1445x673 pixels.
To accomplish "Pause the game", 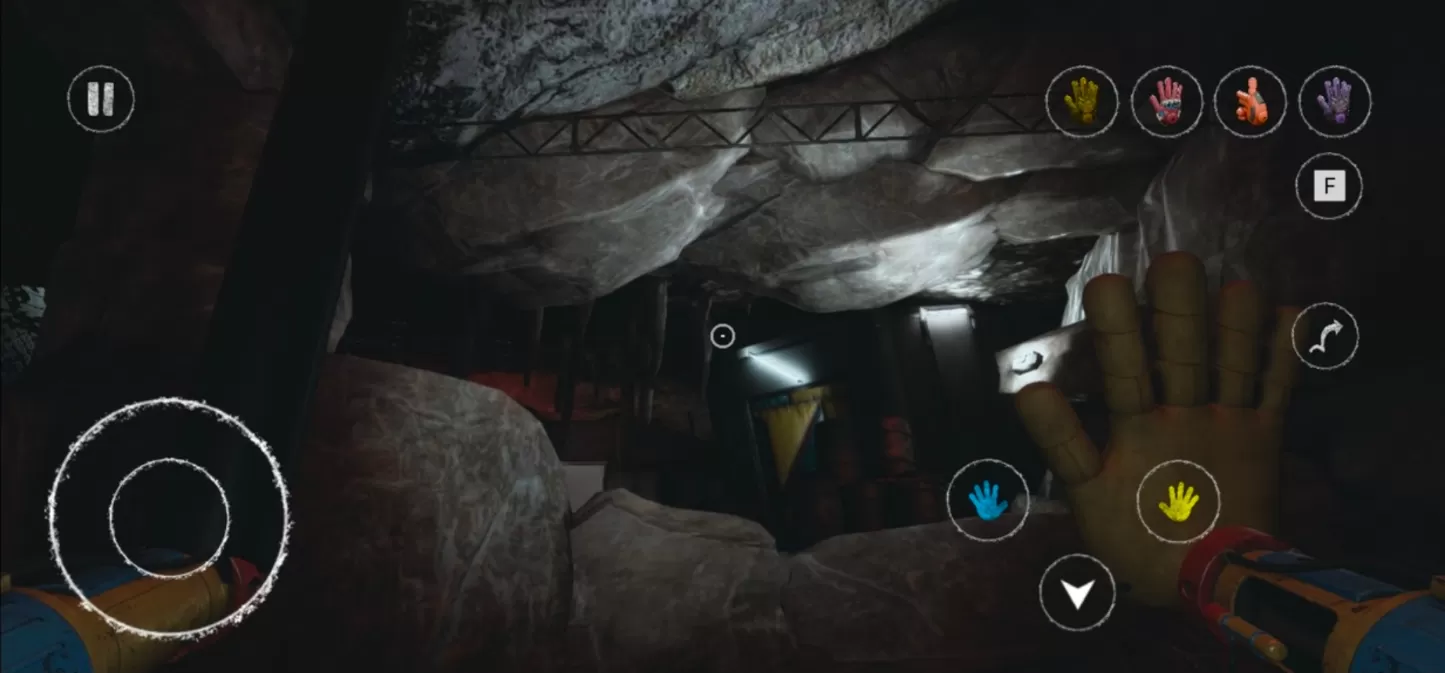I will point(101,99).
